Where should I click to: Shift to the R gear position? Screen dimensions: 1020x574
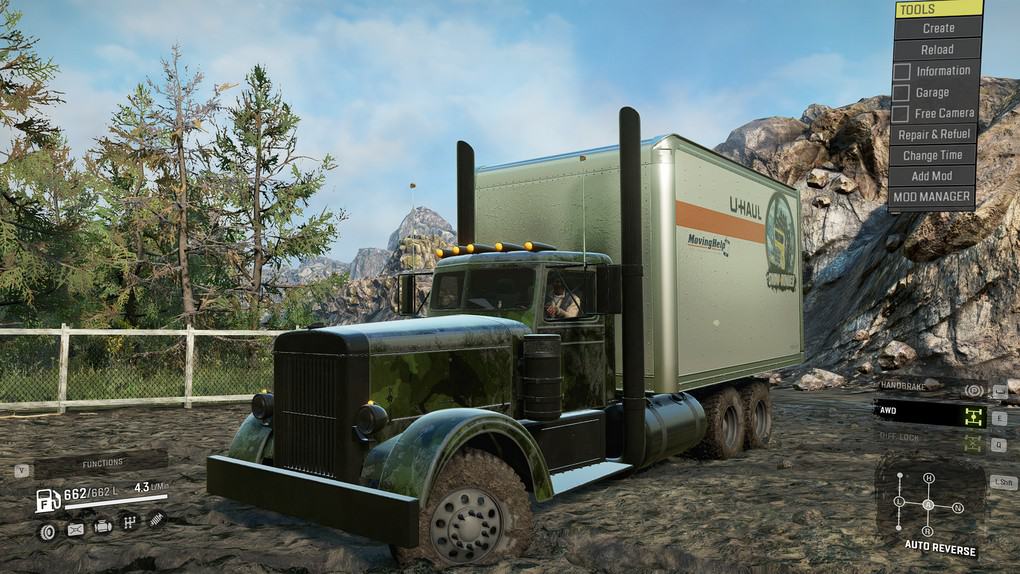pyautogui.click(x=928, y=530)
